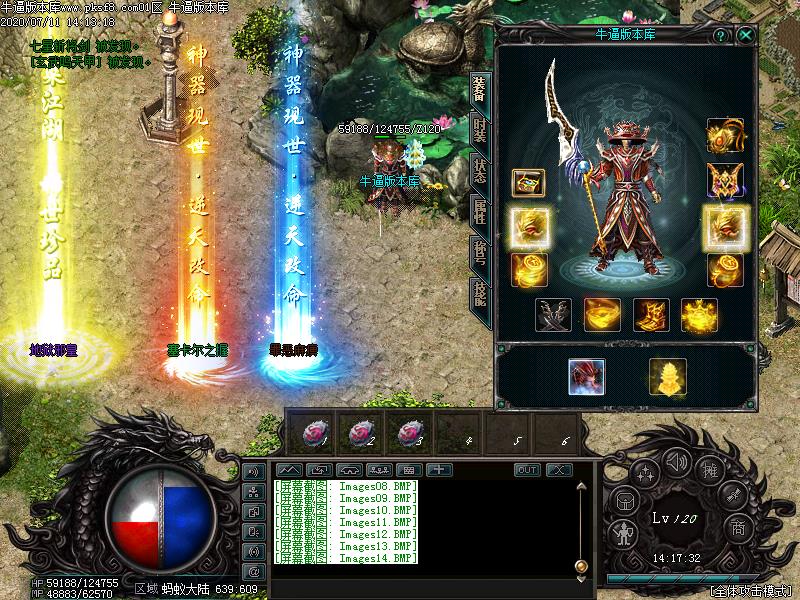The width and height of the screenshot is (800, 600).
Task: Switch to the 时装 costume tab
Action: click(x=480, y=129)
